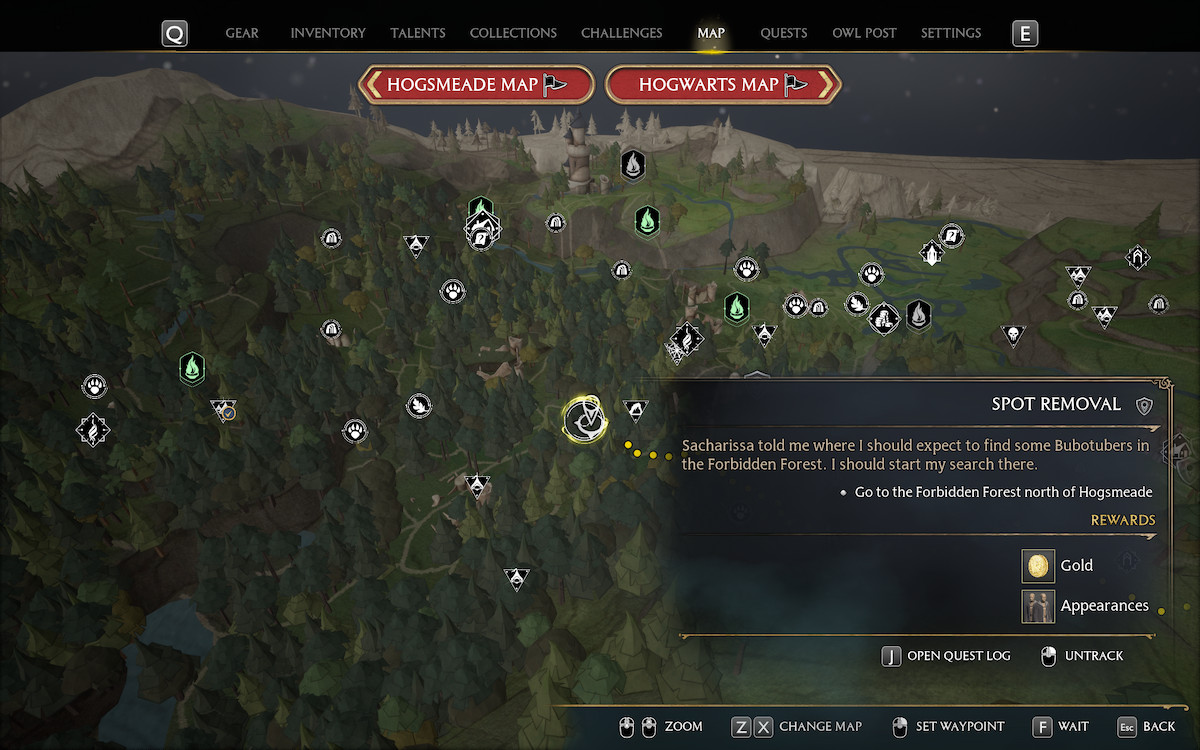Click the Appearances reward icon
The image size is (1200, 750).
pos(1038,606)
